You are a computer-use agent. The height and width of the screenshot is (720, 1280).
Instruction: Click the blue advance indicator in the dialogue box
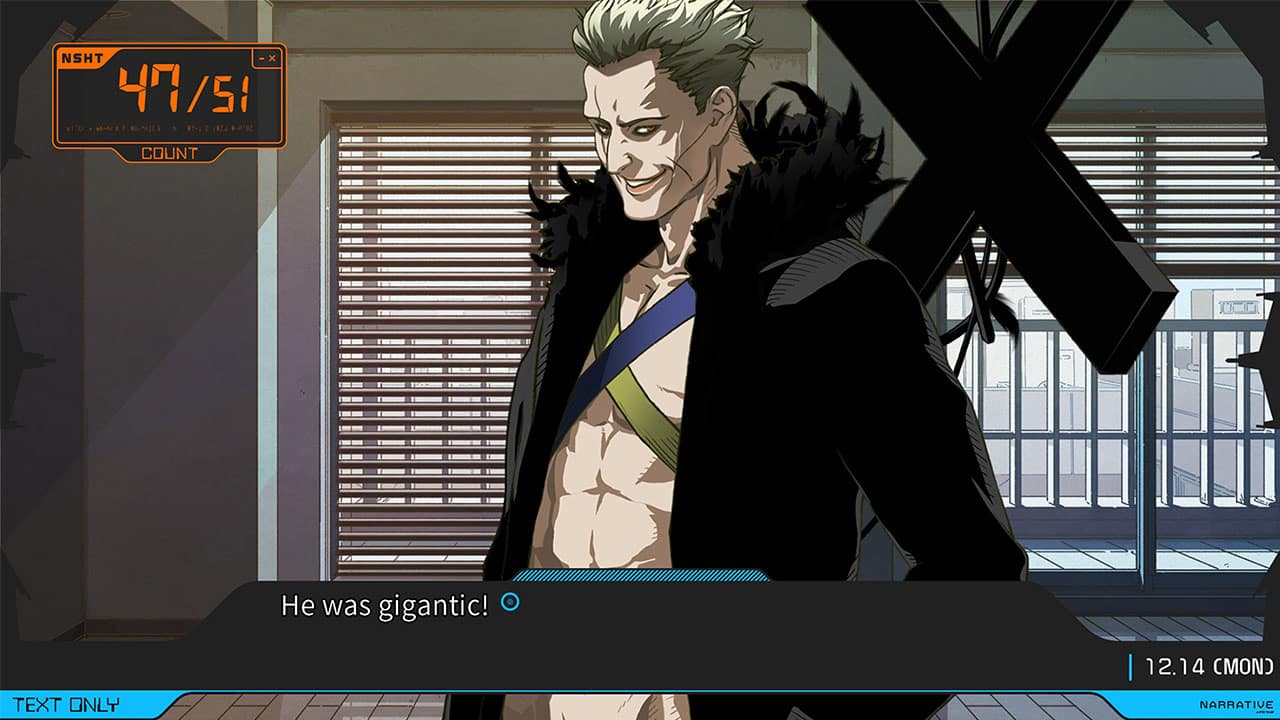coord(510,603)
